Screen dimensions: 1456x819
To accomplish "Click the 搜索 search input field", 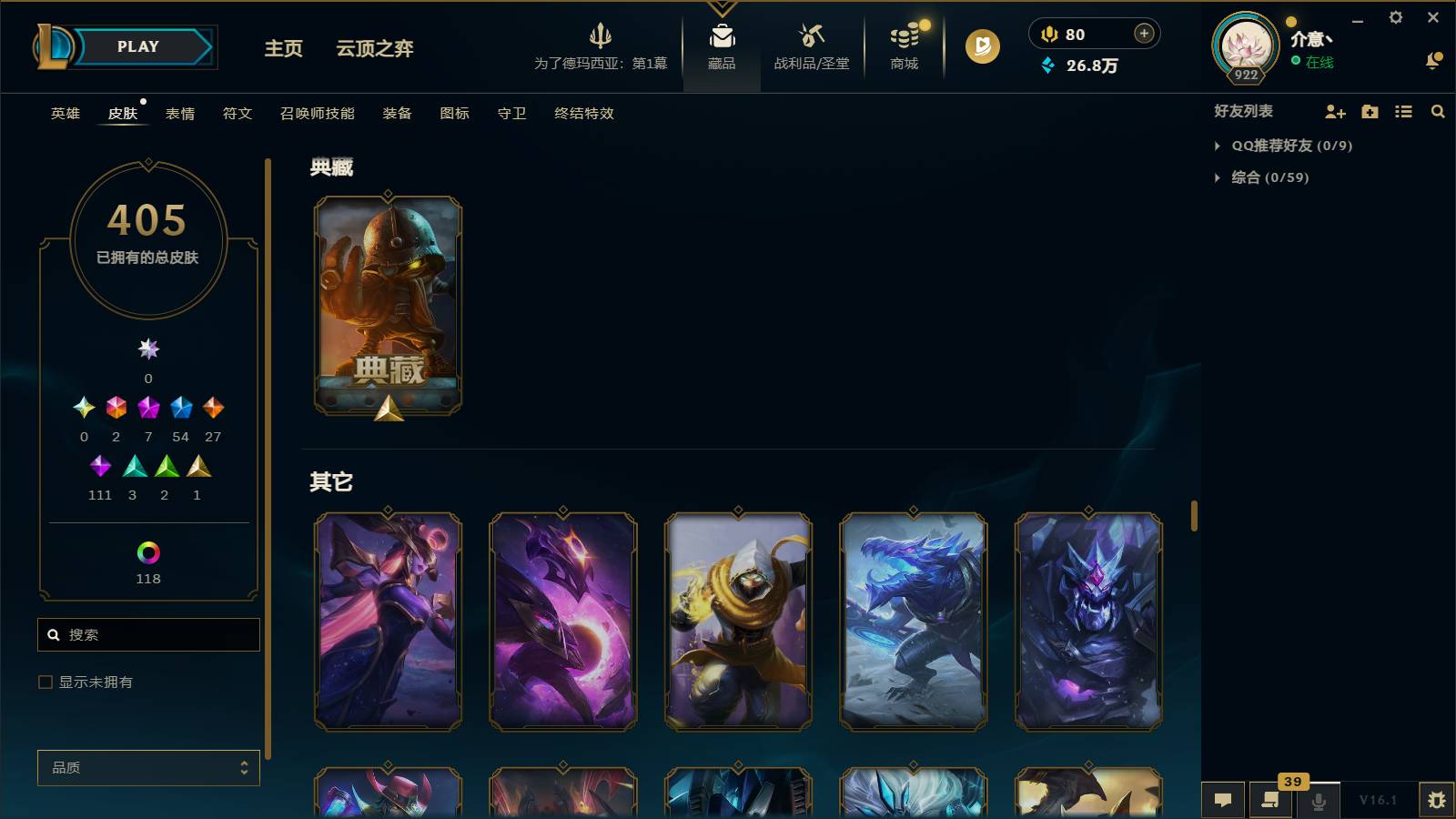I will click(x=148, y=634).
